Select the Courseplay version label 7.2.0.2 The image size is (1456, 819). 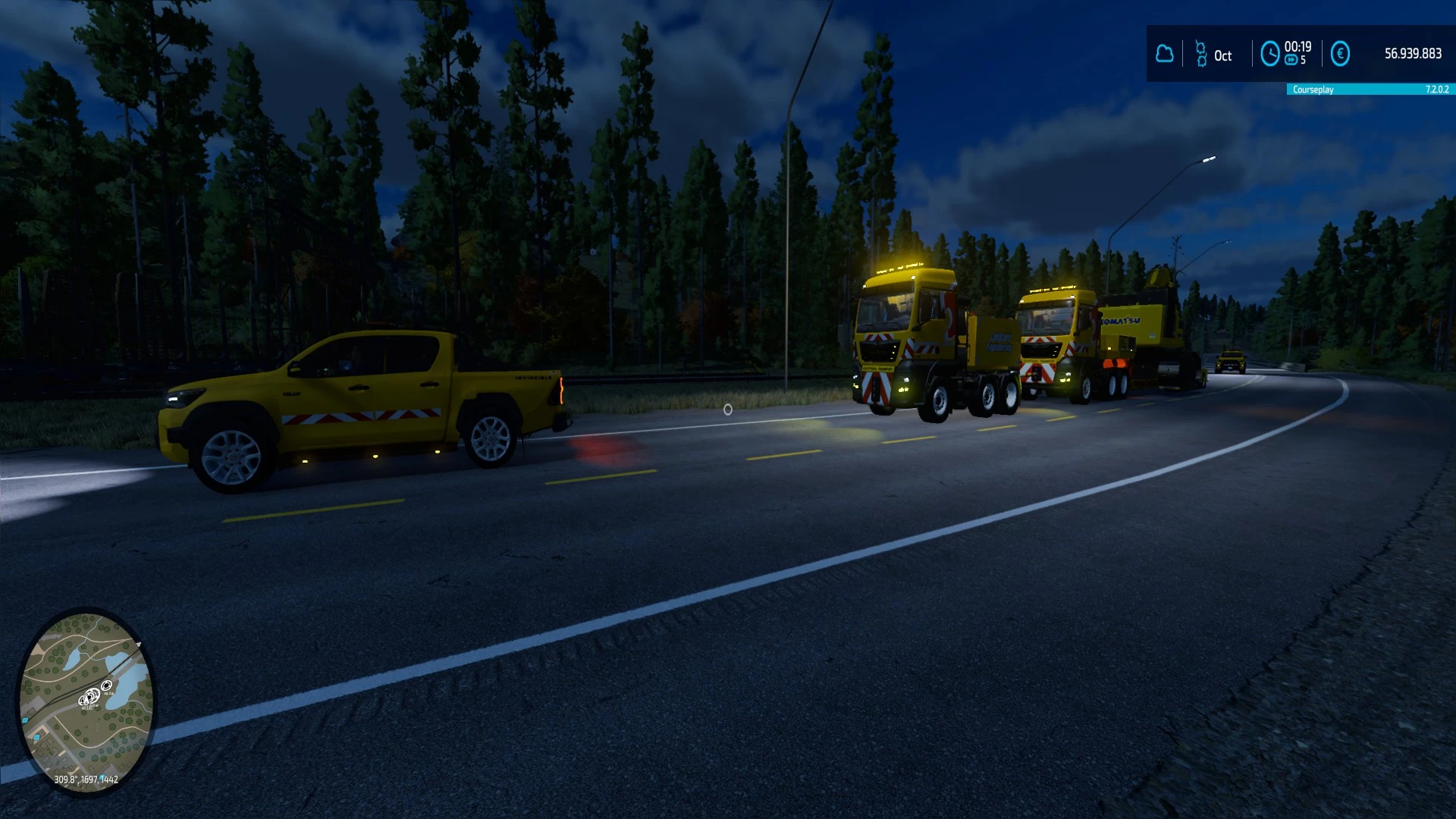1436,89
